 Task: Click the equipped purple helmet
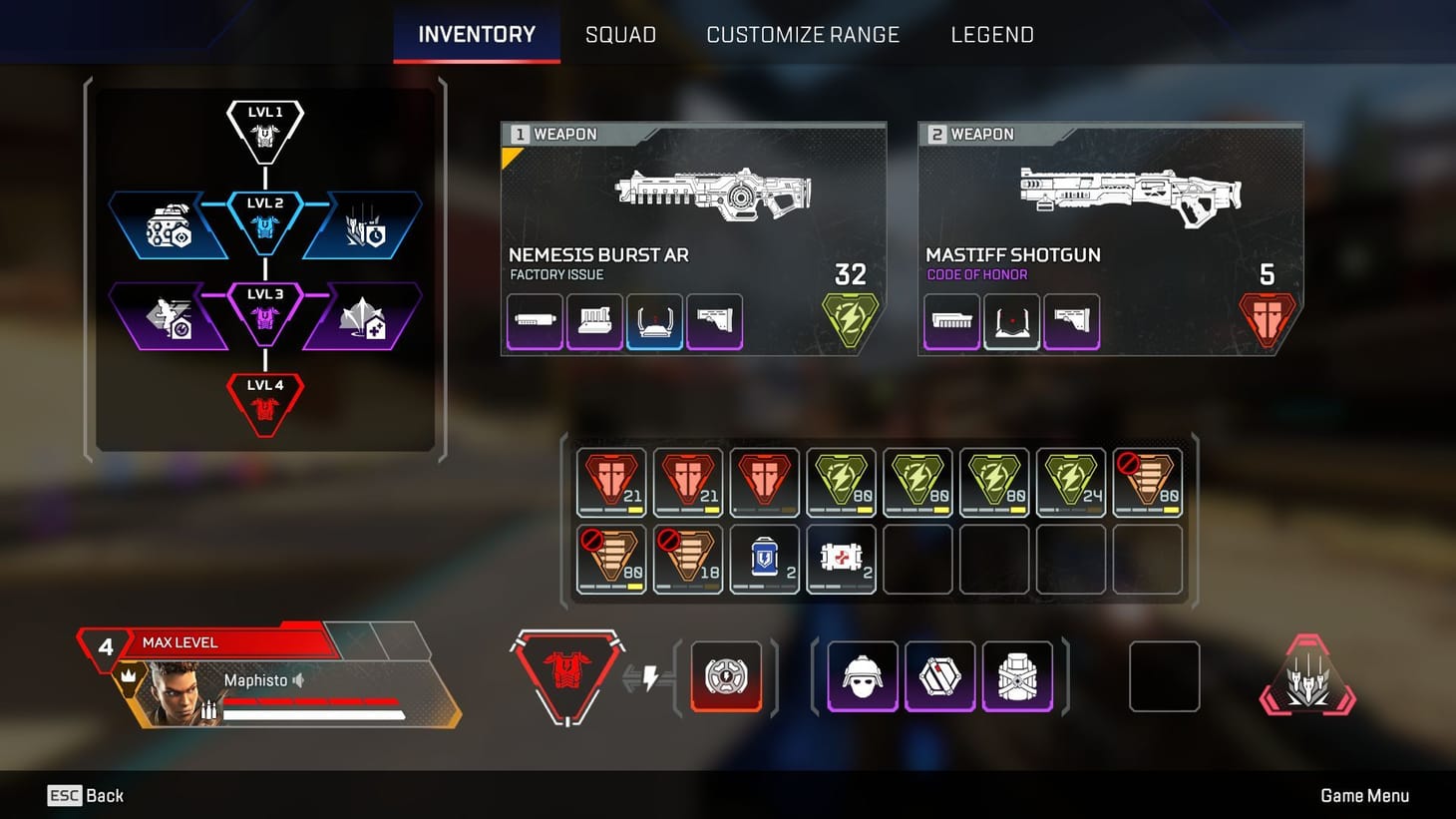point(862,676)
